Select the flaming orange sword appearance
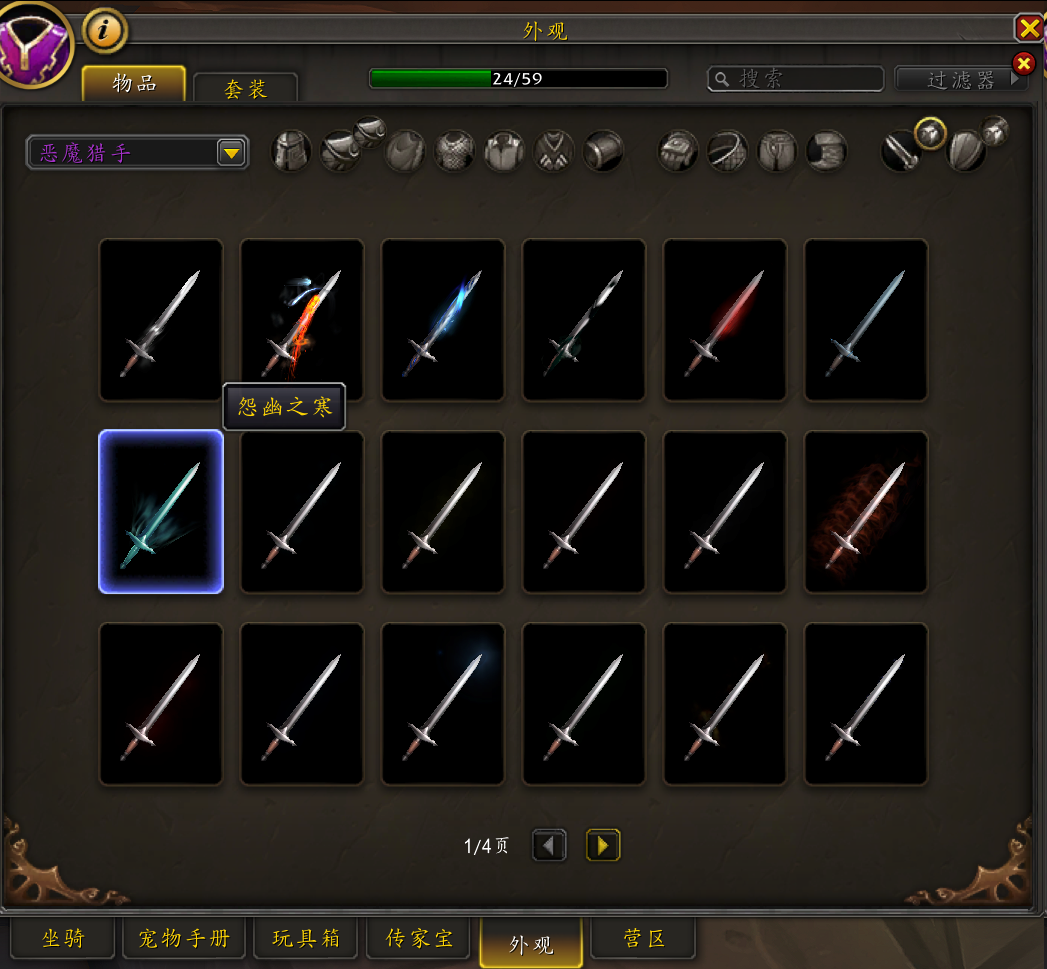 [x=302, y=319]
